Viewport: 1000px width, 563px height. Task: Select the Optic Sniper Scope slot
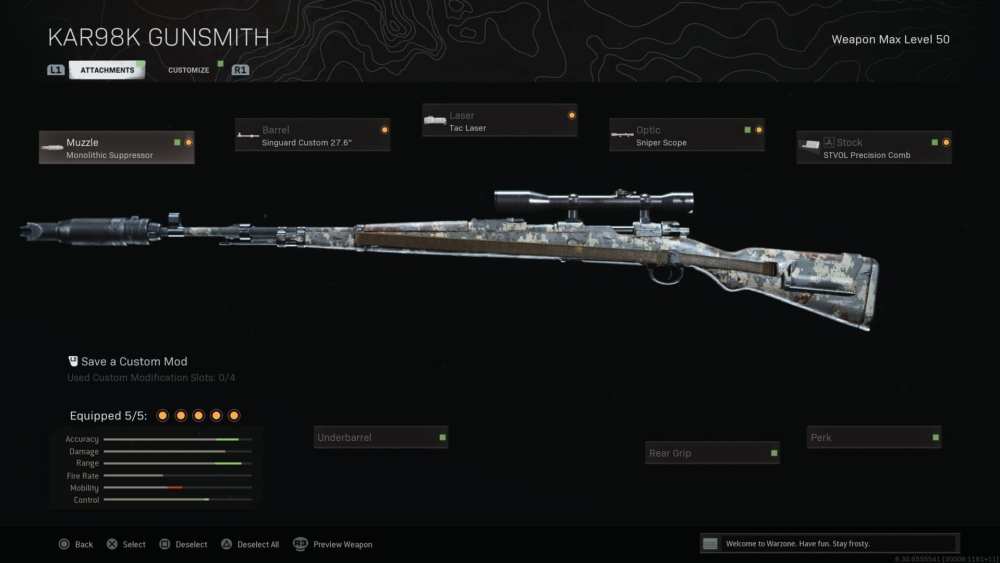pyautogui.click(x=686, y=135)
